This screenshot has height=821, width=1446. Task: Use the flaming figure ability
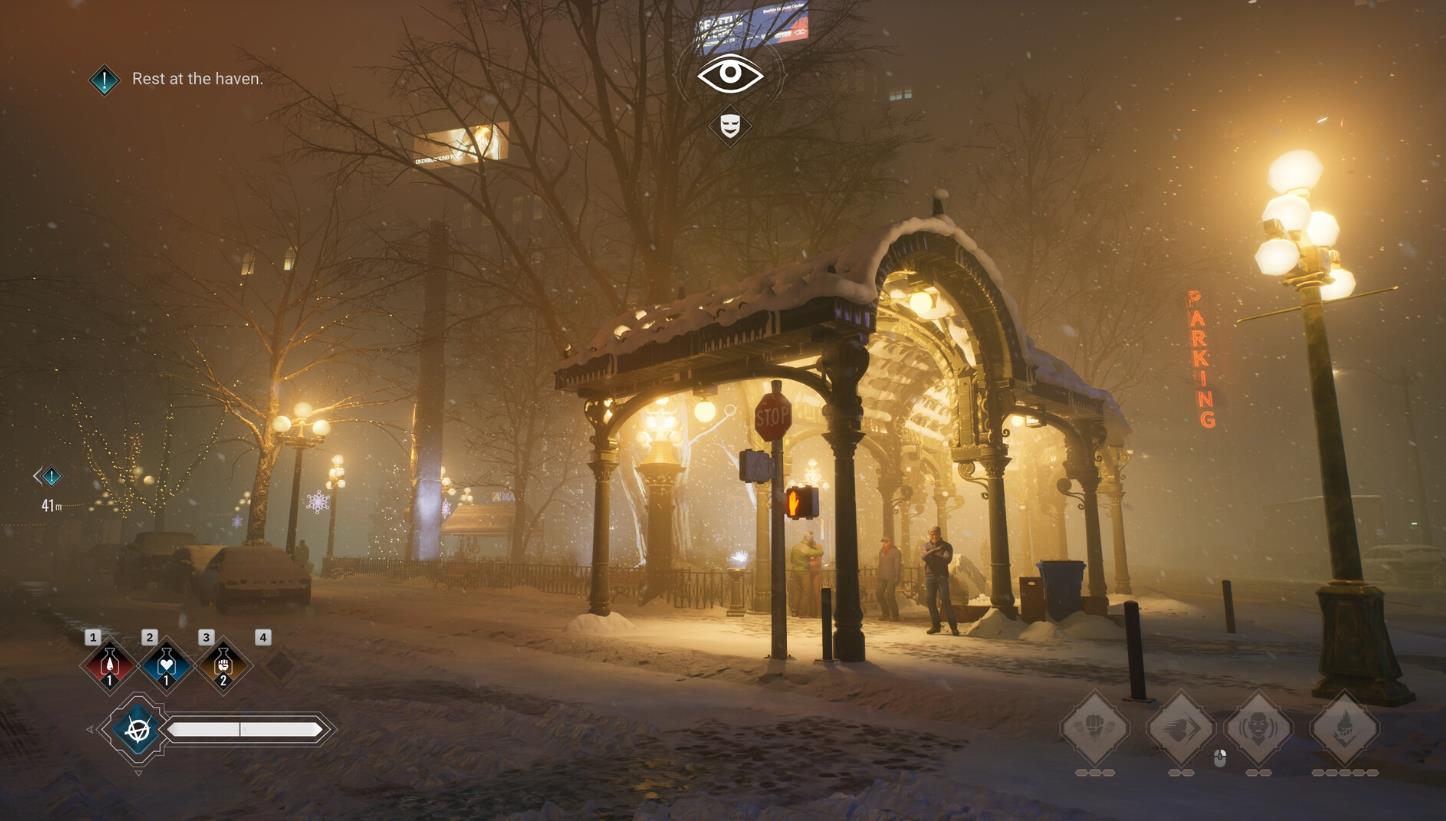(1345, 727)
